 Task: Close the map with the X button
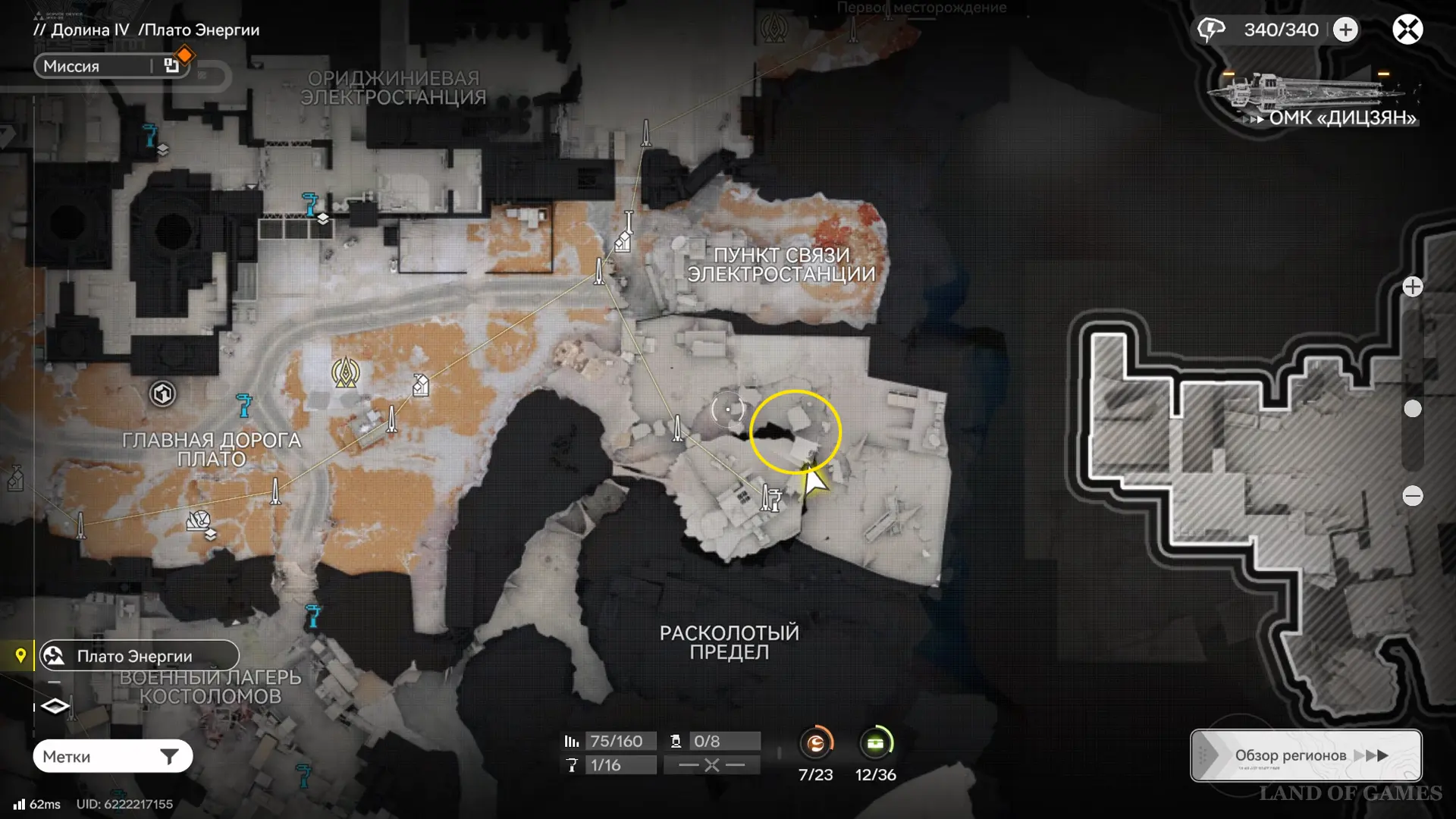1407,30
